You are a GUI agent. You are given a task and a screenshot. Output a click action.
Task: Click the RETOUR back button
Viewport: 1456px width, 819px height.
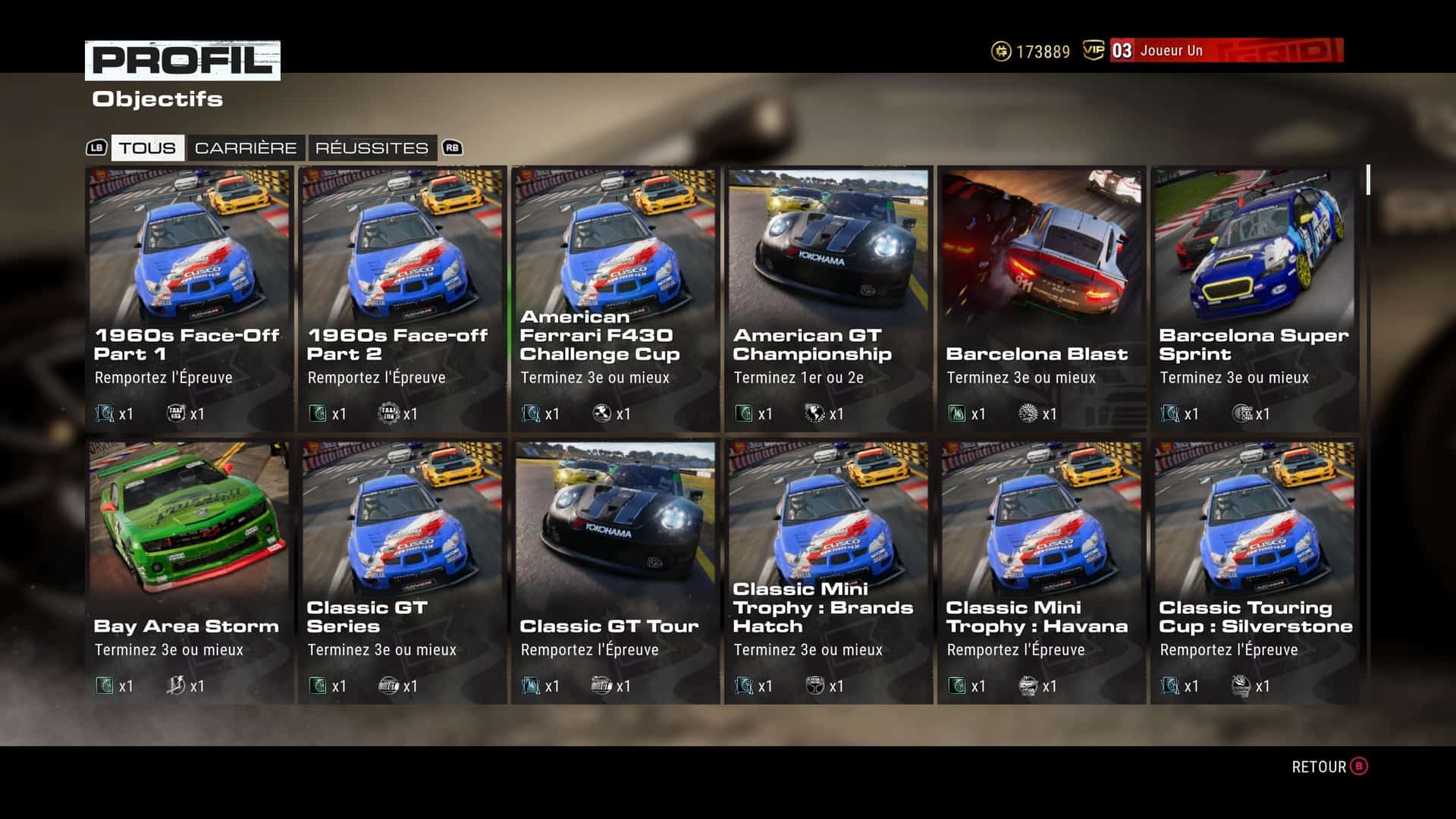pyautogui.click(x=1329, y=767)
